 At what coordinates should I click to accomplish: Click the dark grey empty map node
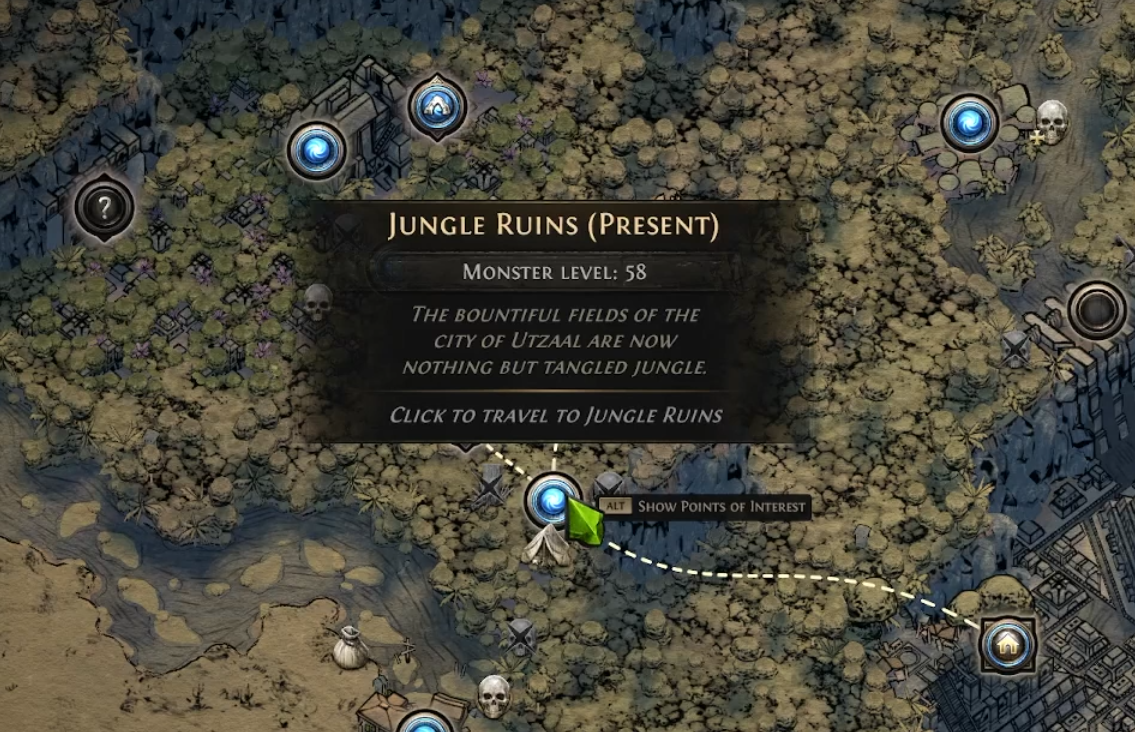(x=1097, y=310)
